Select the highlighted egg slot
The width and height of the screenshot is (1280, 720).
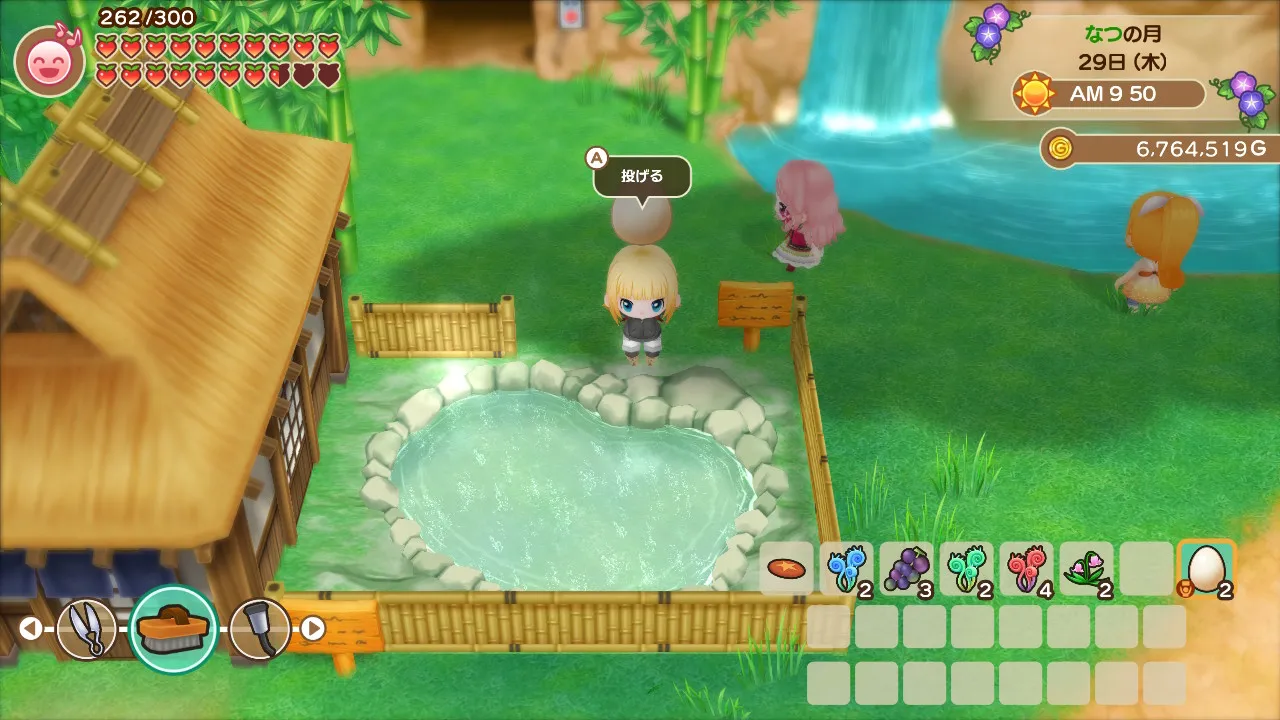pyautogui.click(x=1206, y=569)
